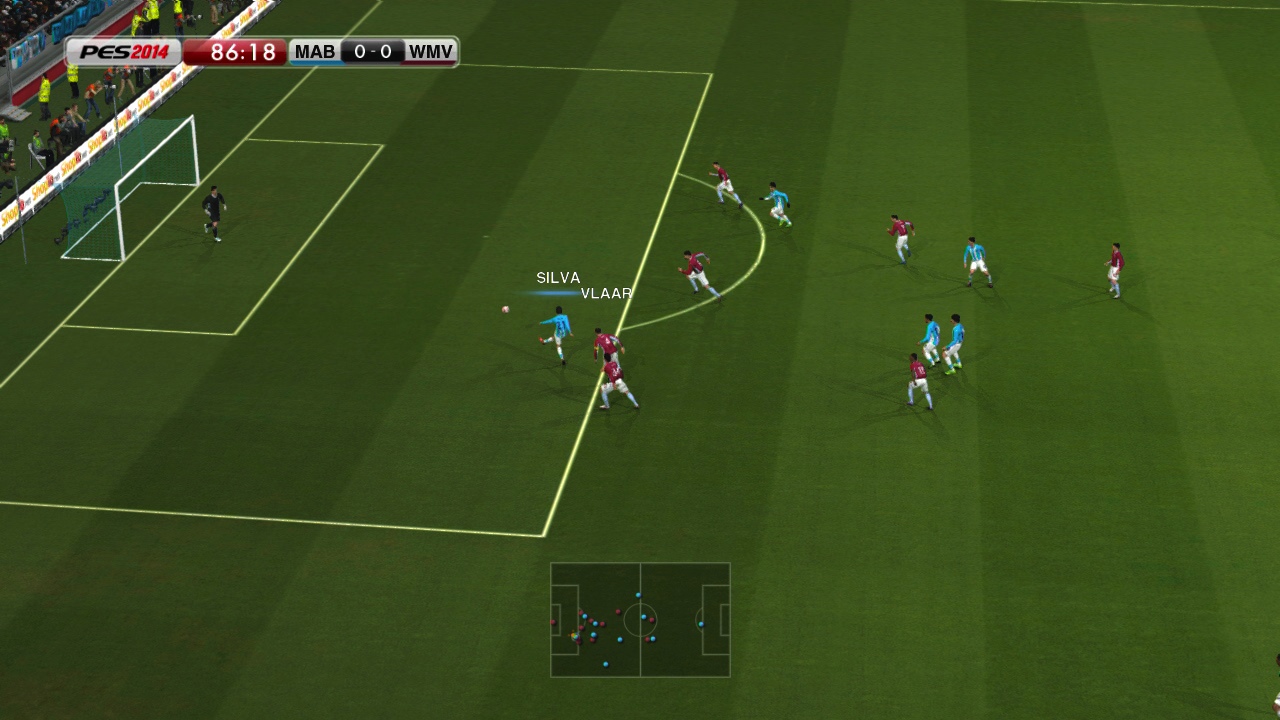Click the blue ball marker on the radar
Screen dimensions: 1280x720
[x=573, y=635]
